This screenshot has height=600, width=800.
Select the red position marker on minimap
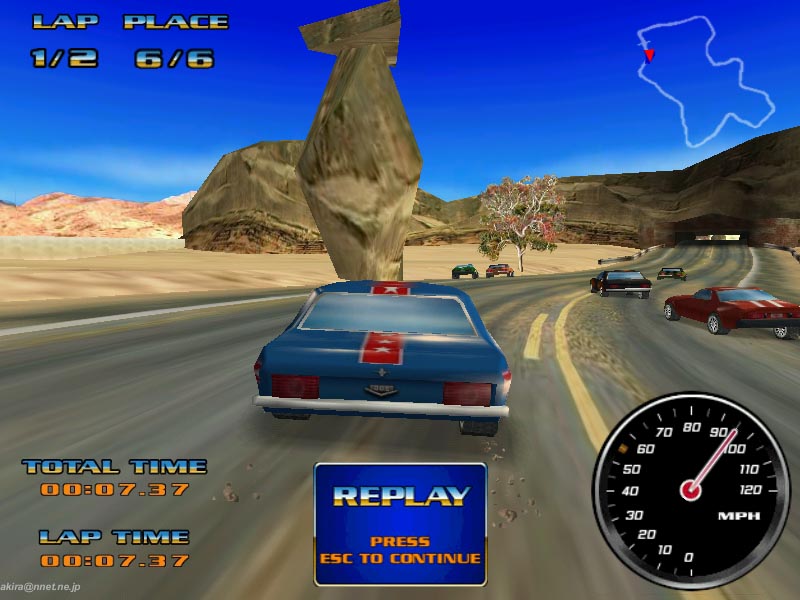pos(649,54)
